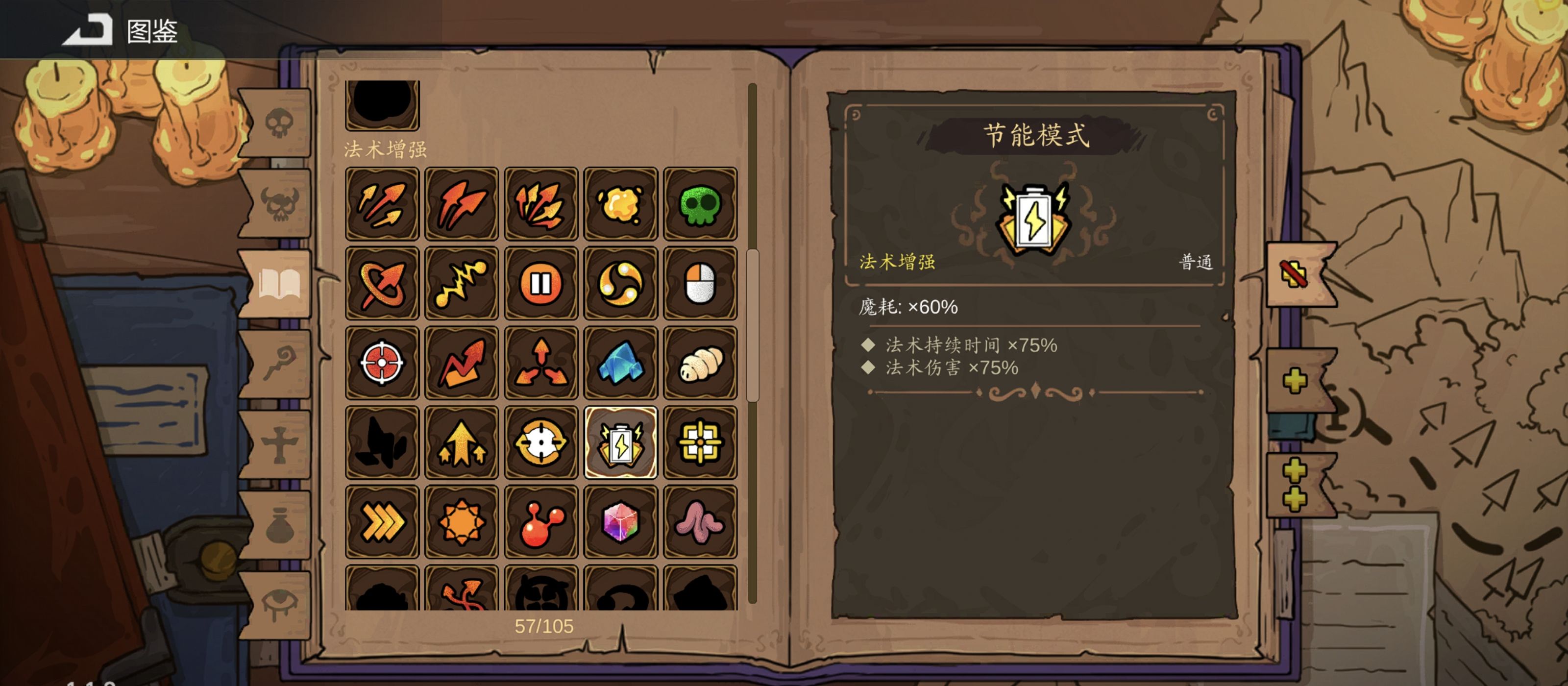Select the currently highlighted 节能模式 battery icon
The width and height of the screenshot is (1568, 686).
point(621,442)
